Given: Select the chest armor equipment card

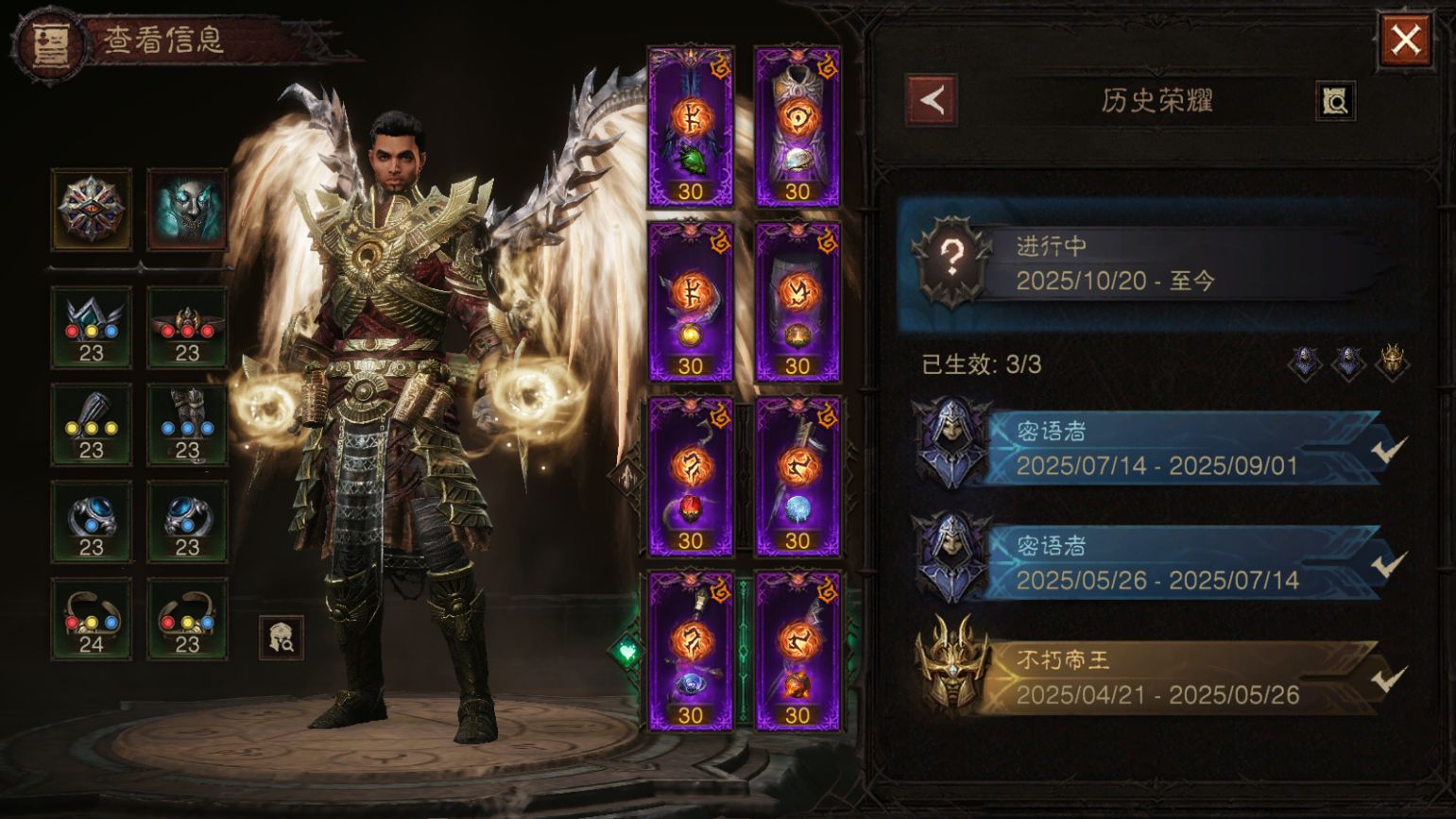Looking at the screenshot, I should 797,127.
